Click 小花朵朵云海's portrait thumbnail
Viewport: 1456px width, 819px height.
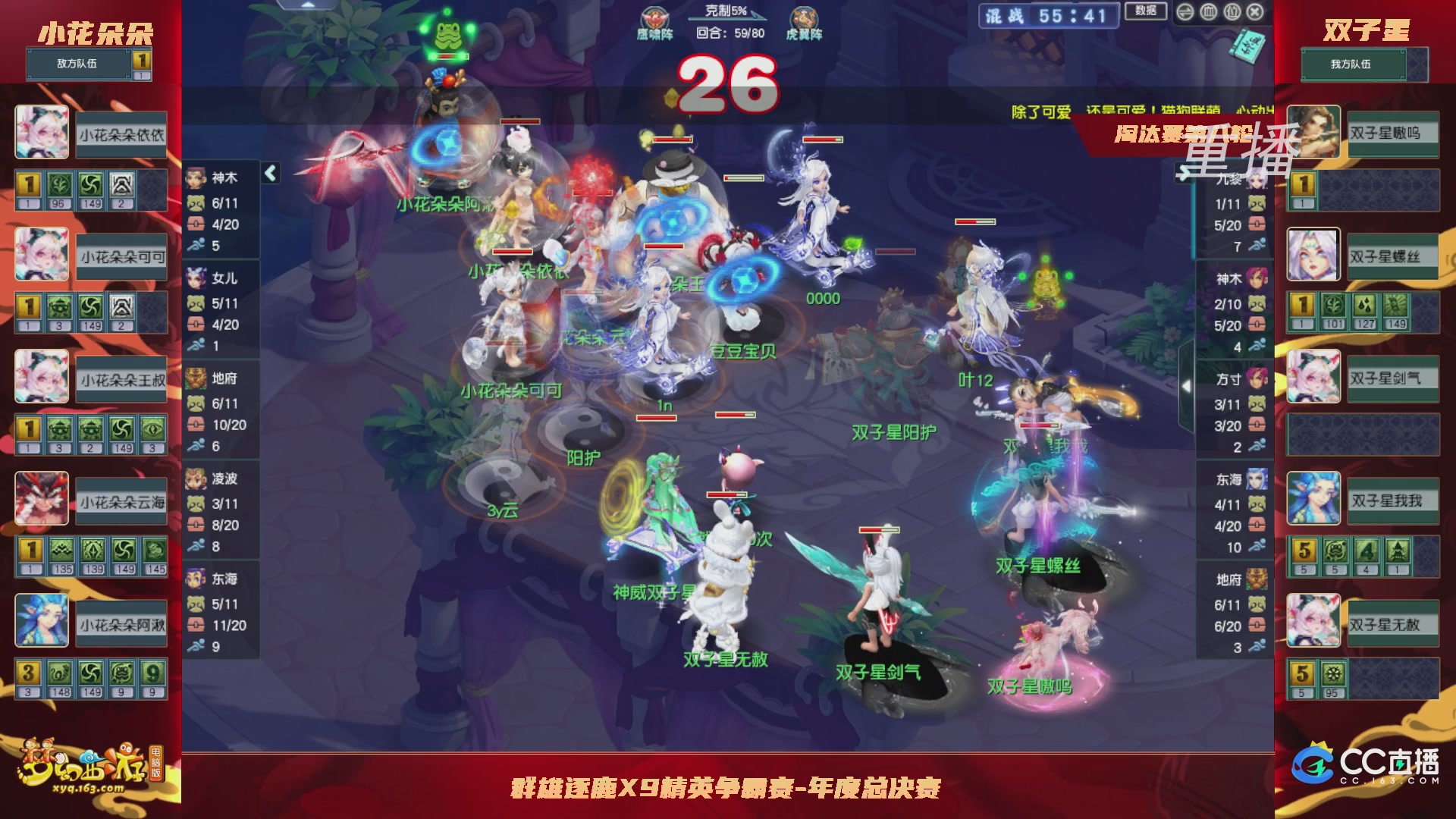42,499
